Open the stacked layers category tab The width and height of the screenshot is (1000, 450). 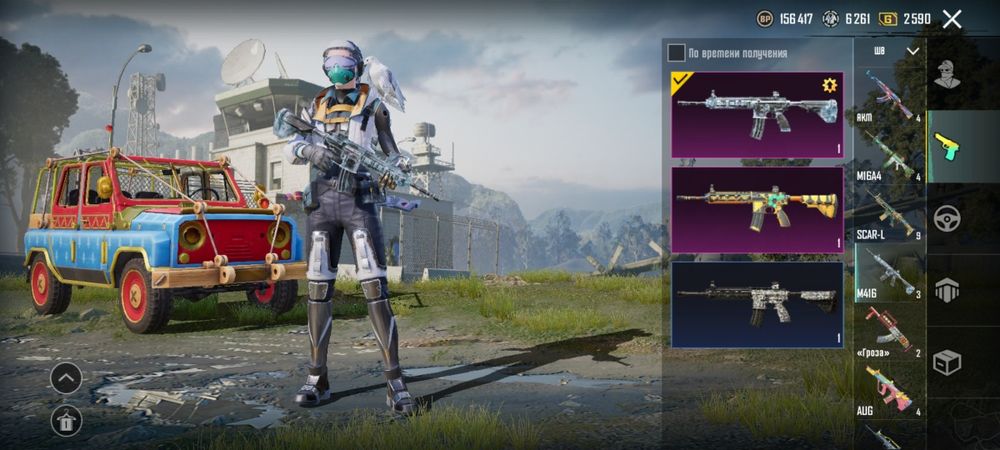pyautogui.click(x=947, y=290)
